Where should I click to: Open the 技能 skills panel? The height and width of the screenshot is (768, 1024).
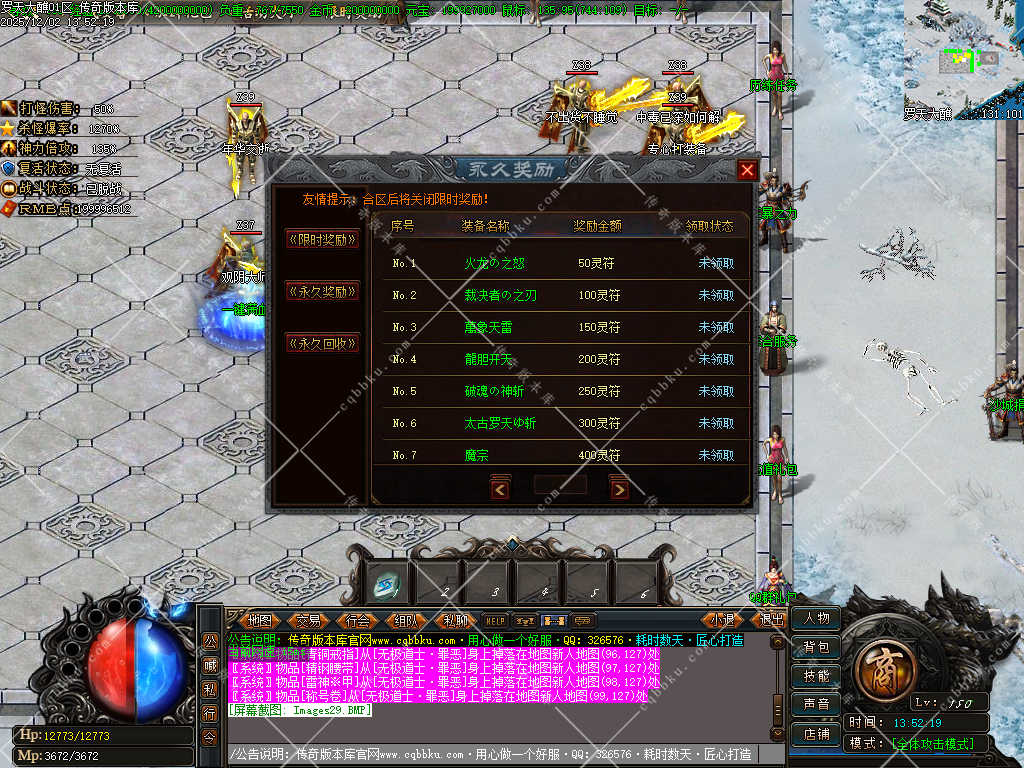[816, 677]
